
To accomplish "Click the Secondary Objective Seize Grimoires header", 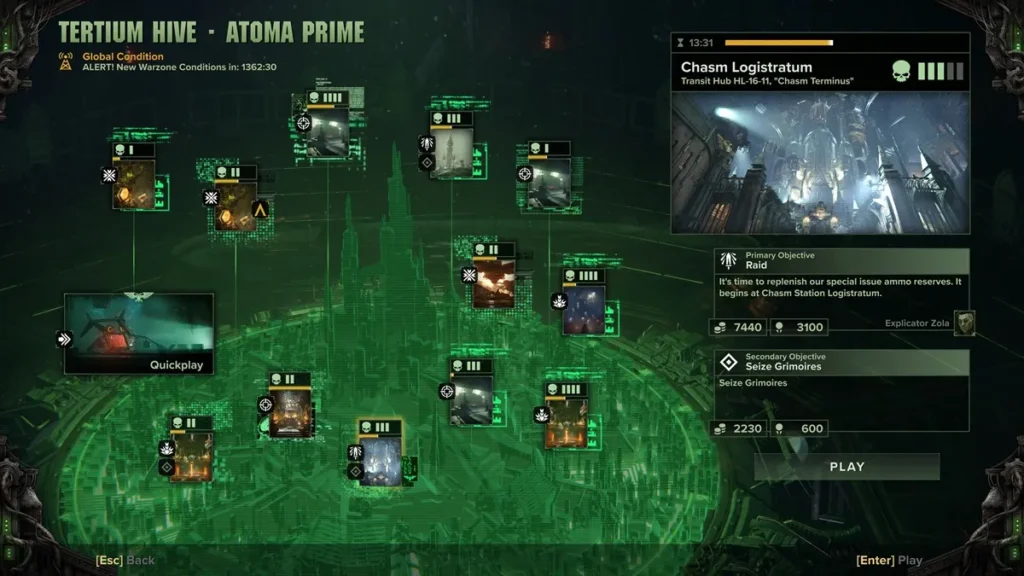I will click(842, 362).
